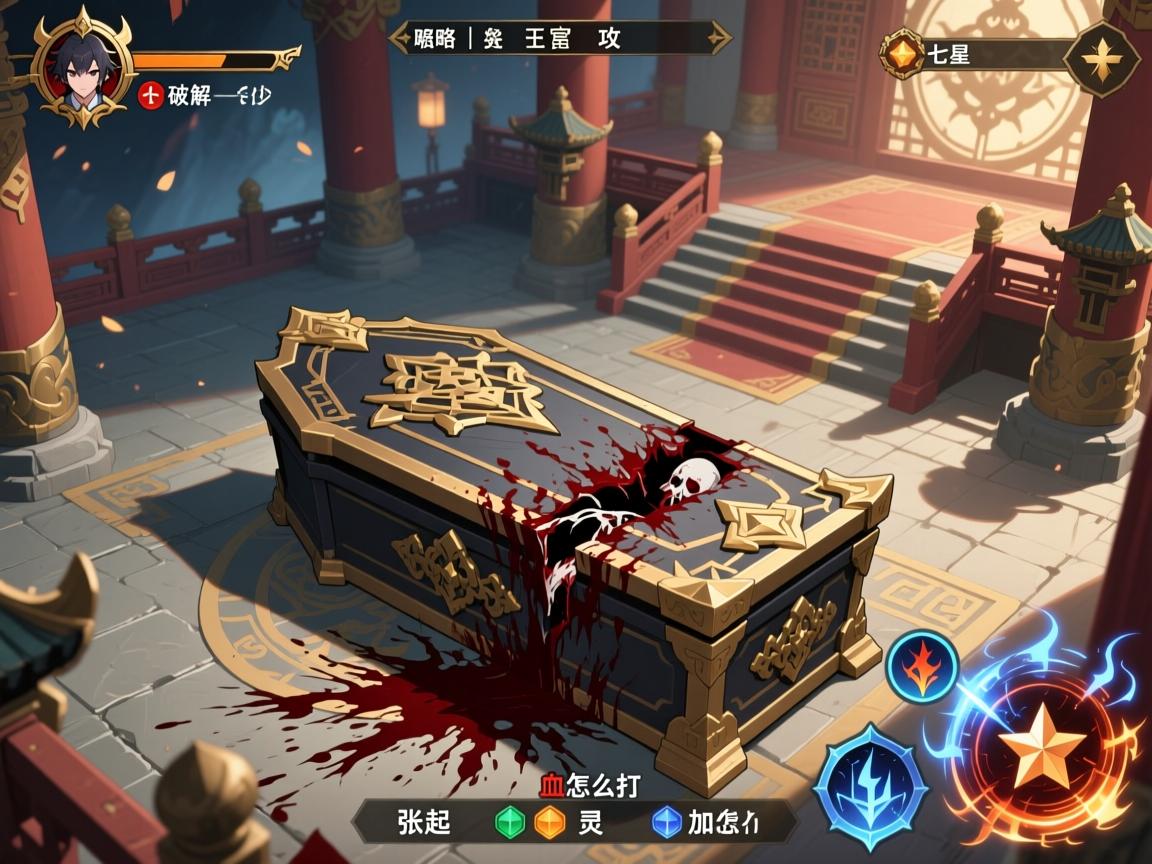Select the green gem in bottom bar

tap(510, 822)
